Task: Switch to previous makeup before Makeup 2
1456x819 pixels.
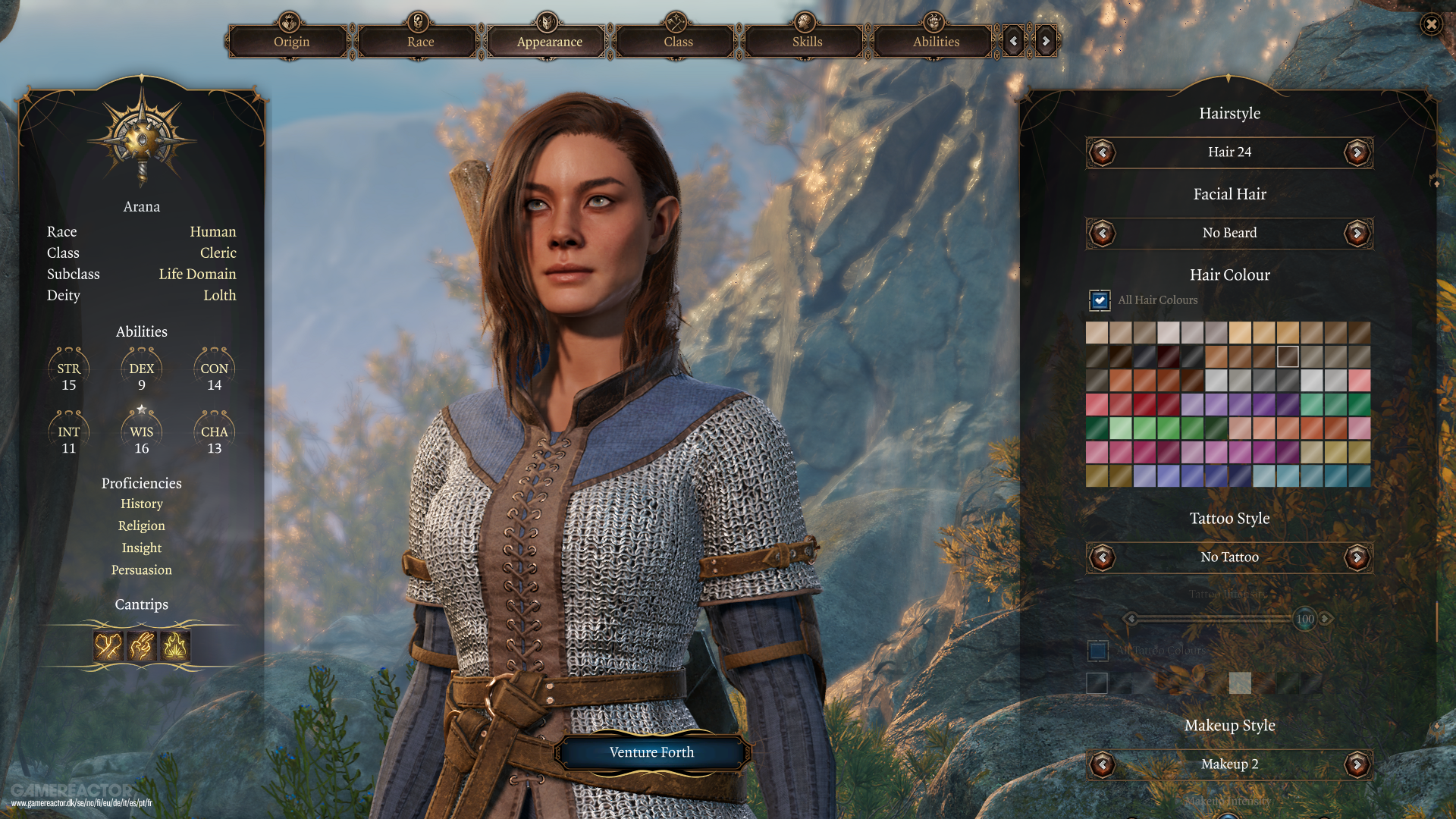Action: pyautogui.click(x=1102, y=764)
